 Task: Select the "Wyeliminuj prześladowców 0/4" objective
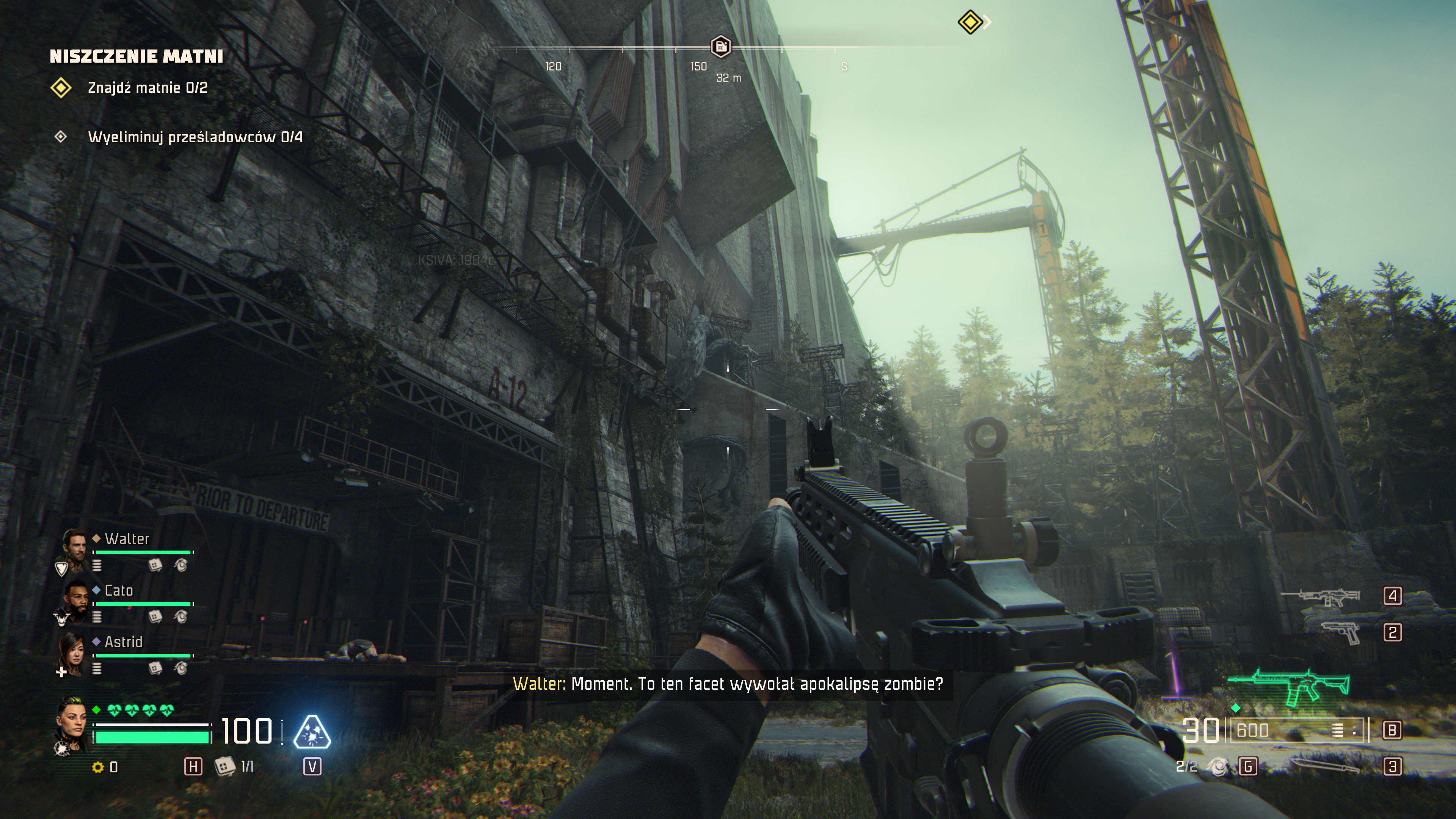[195, 137]
